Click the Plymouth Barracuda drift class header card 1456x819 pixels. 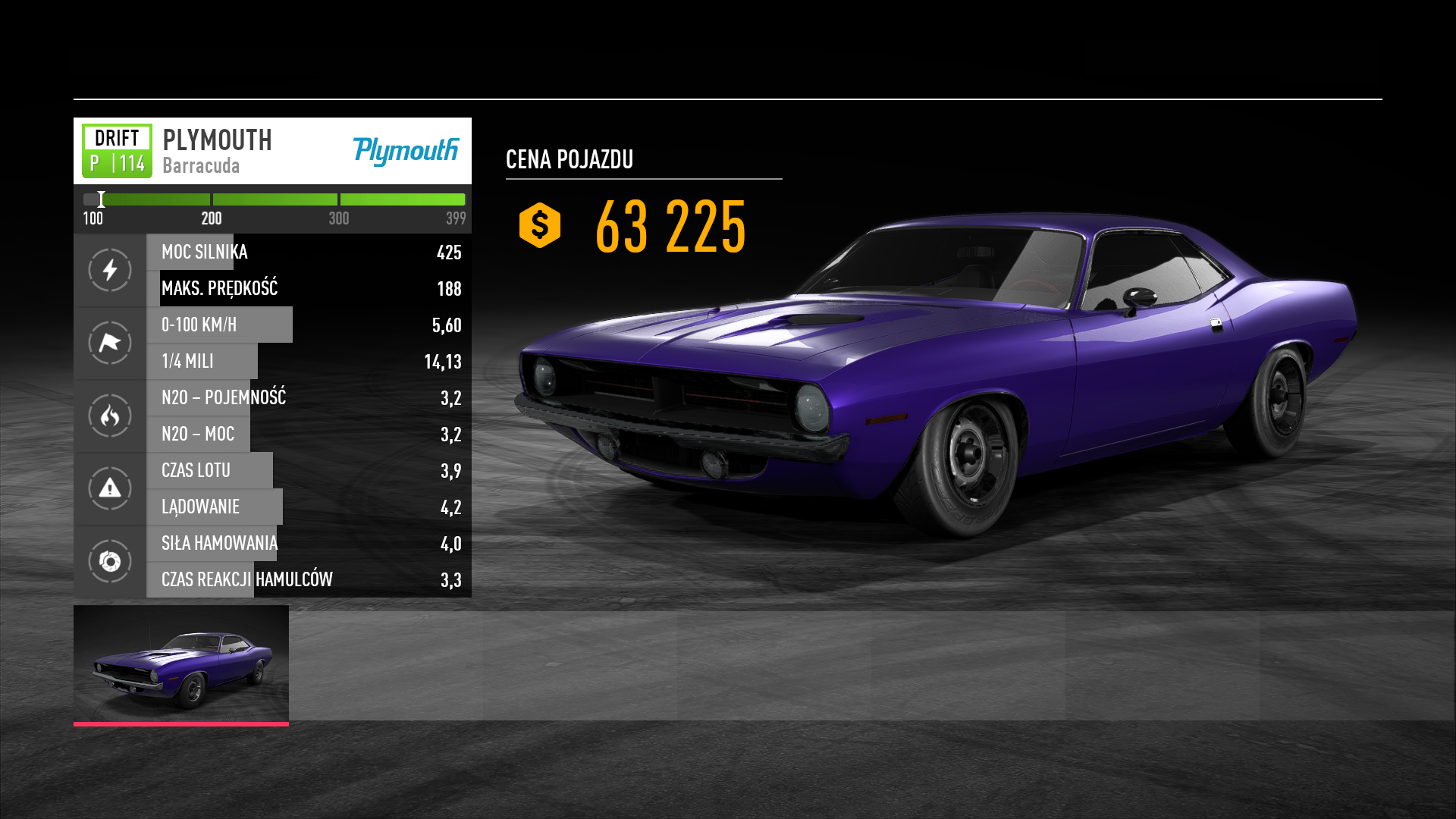pyautogui.click(x=272, y=151)
